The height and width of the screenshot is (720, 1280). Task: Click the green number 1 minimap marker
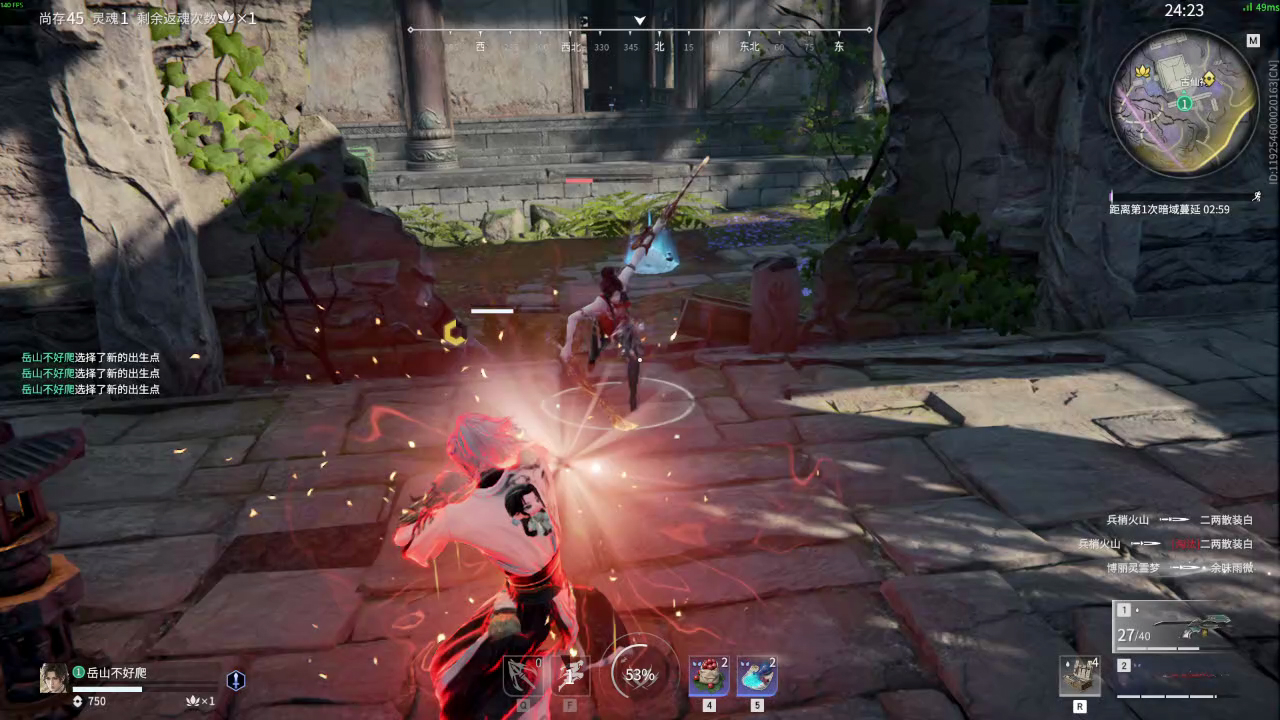coord(1184,103)
